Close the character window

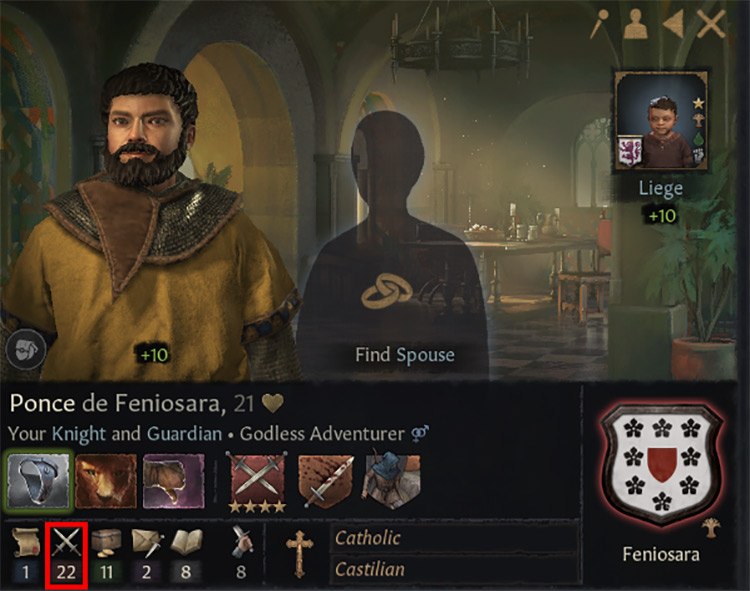point(711,24)
